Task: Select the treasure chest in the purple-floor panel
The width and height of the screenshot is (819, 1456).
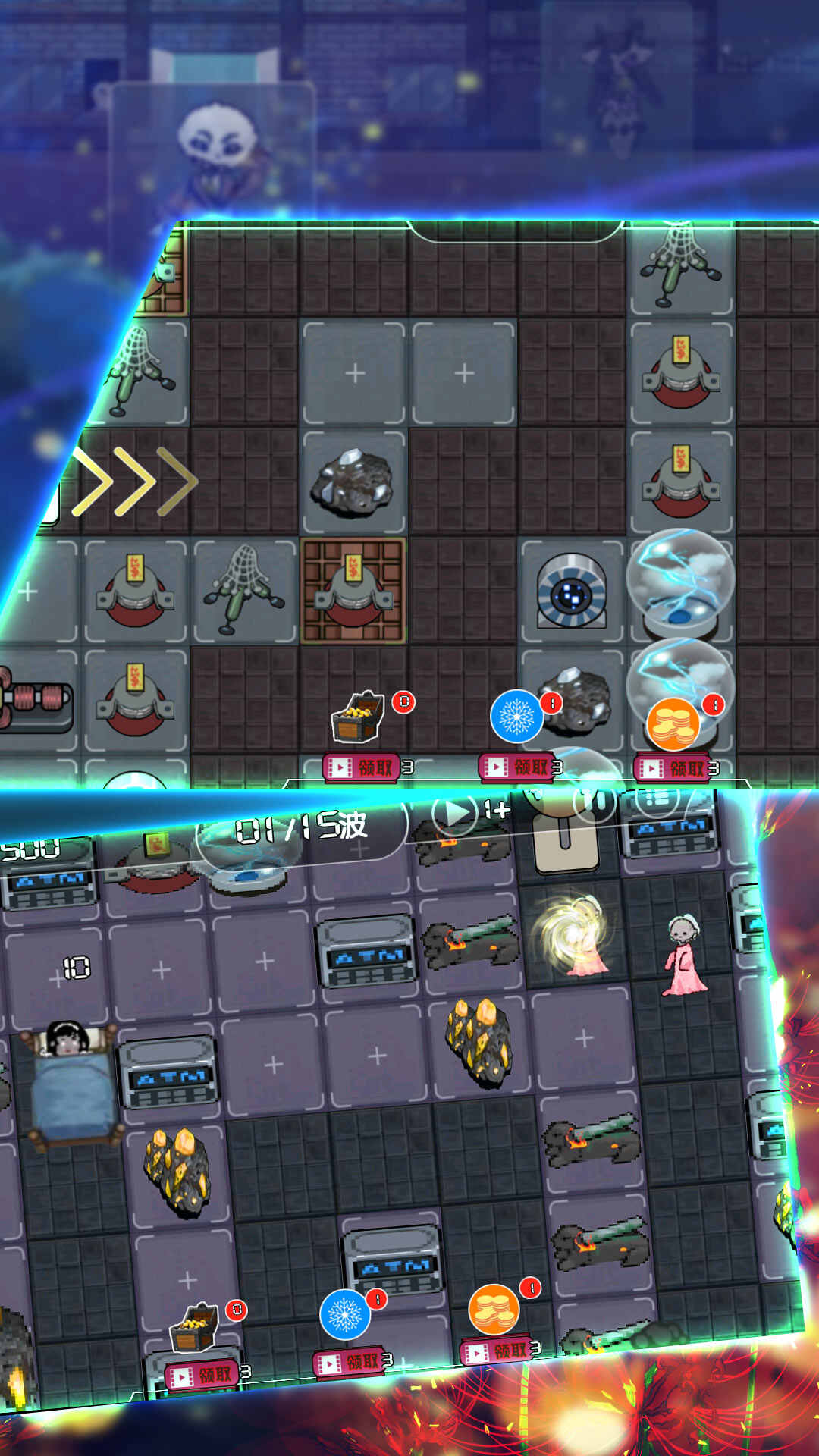Action: [x=194, y=1327]
